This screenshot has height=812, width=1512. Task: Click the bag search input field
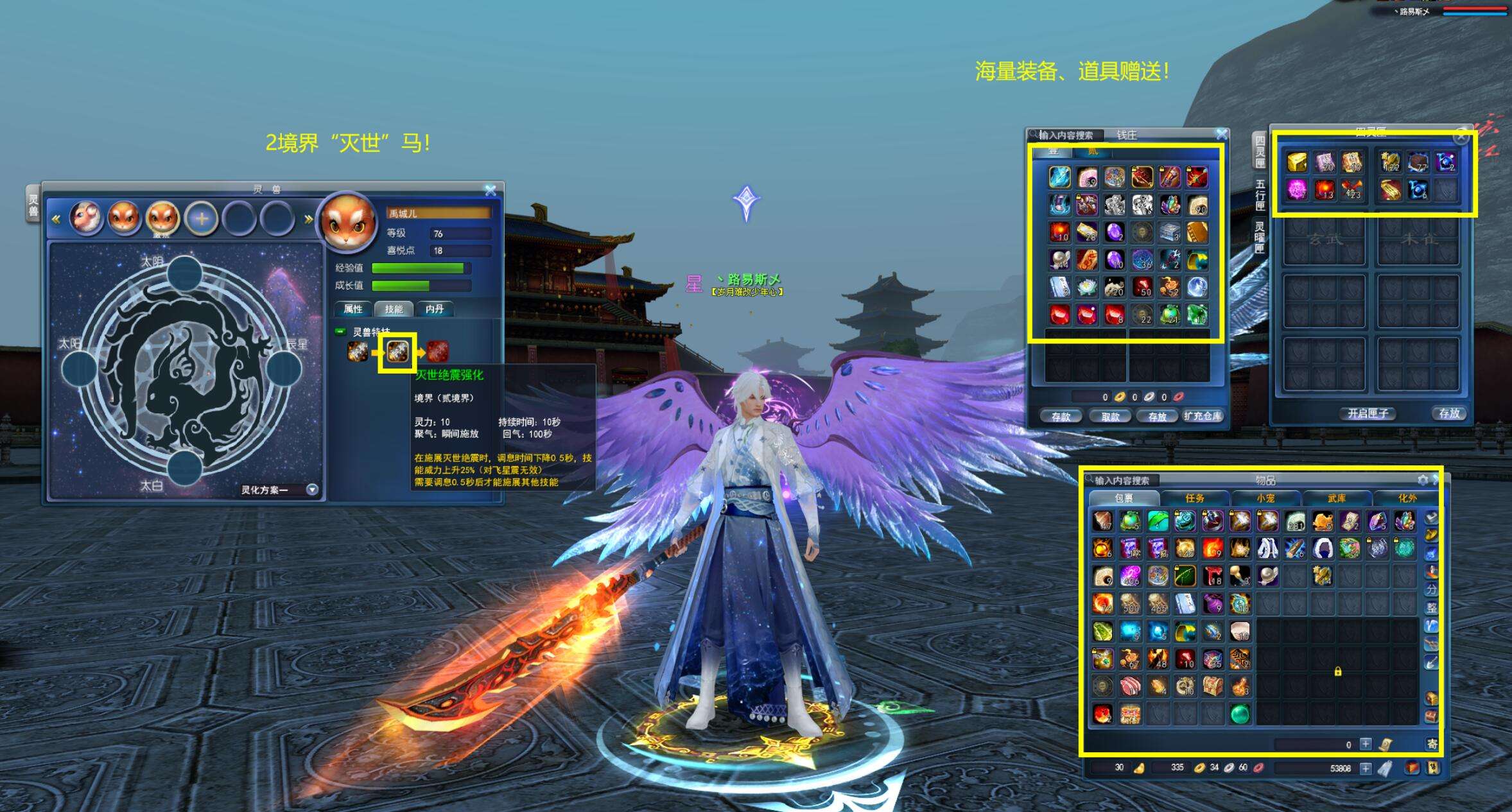pos(1122,480)
